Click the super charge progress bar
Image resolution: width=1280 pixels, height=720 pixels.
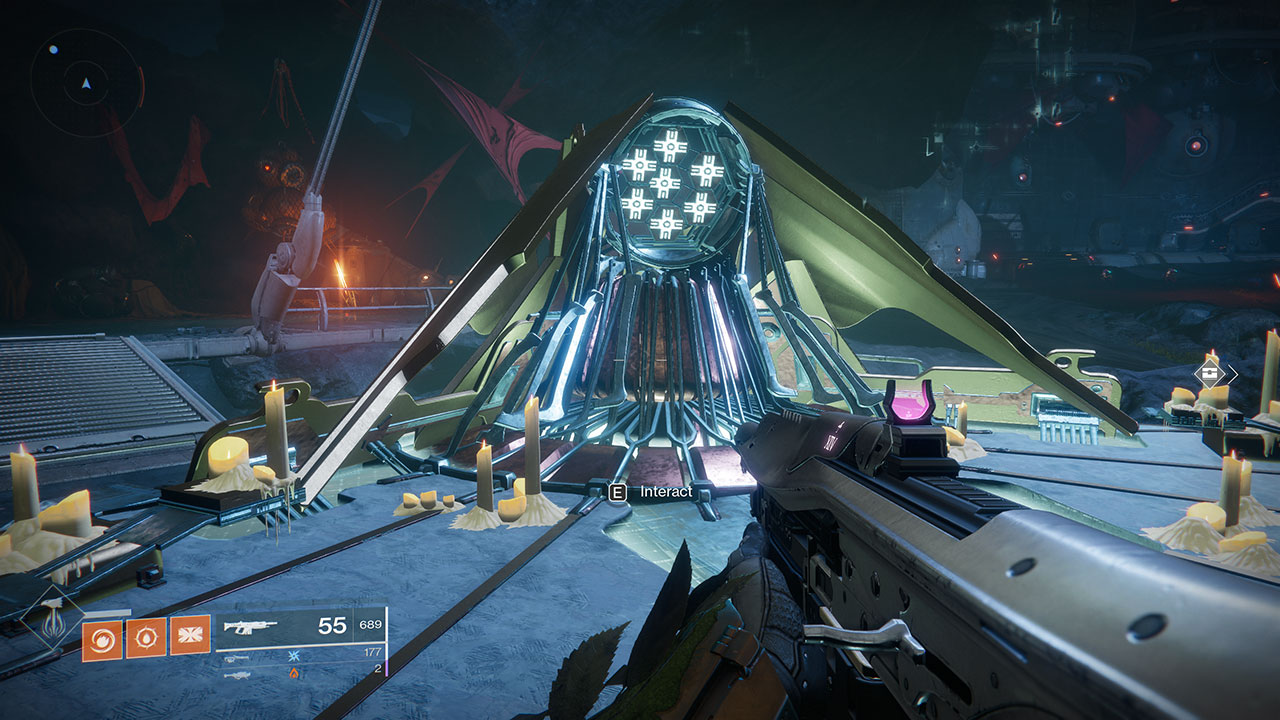(x=106, y=612)
